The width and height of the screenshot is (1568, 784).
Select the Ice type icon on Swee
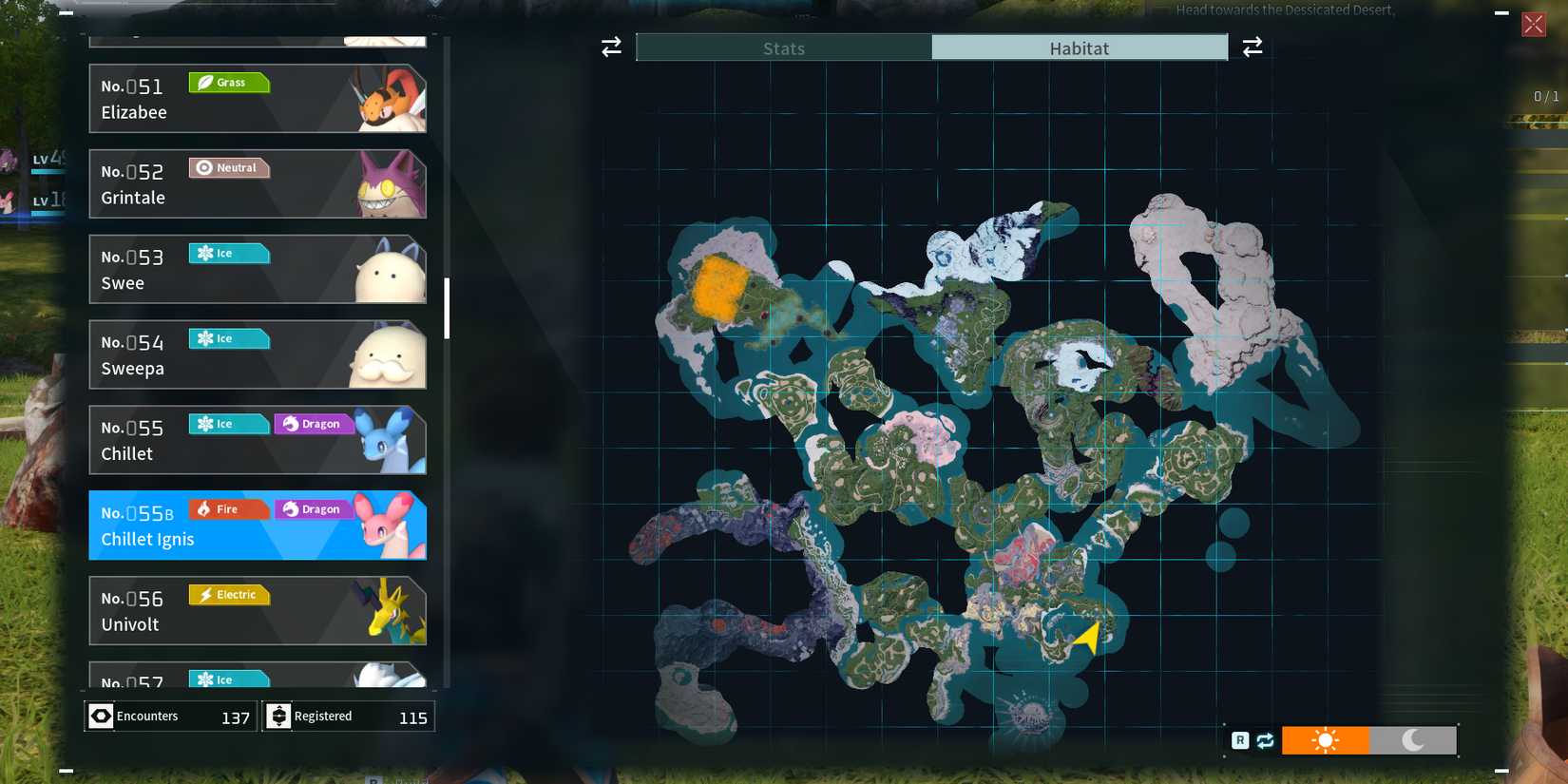(x=228, y=253)
